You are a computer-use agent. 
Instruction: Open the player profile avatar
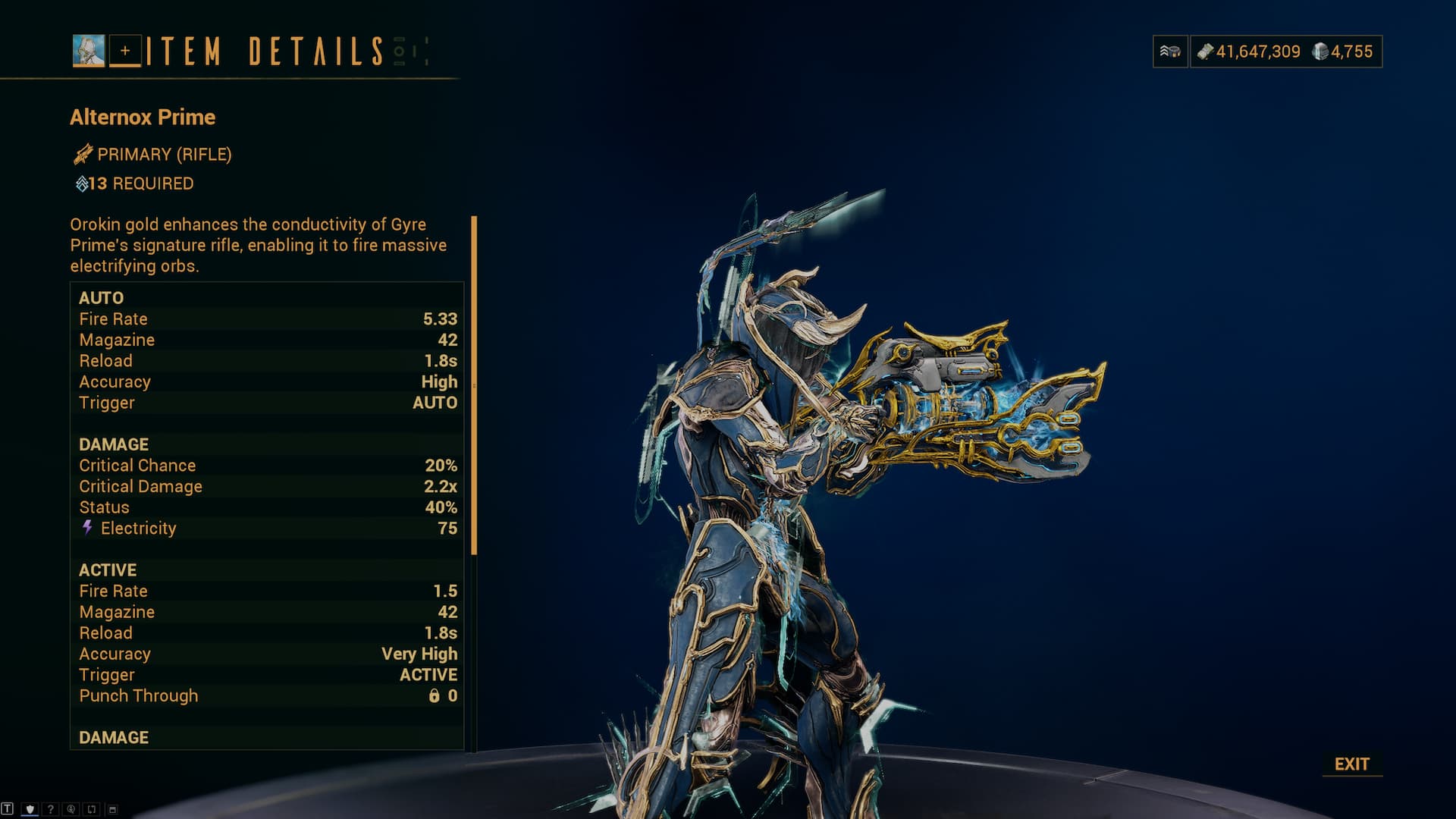pos(89,51)
